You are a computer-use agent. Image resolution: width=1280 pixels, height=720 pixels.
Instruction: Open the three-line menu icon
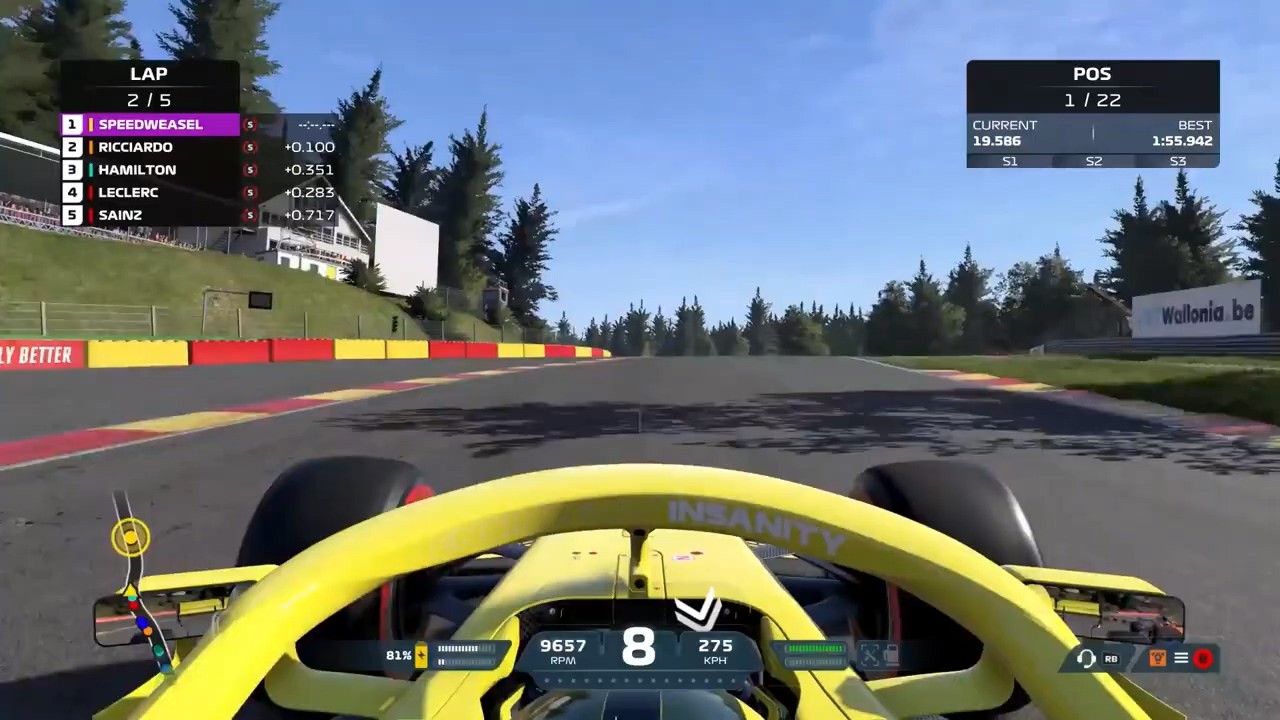click(1181, 658)
